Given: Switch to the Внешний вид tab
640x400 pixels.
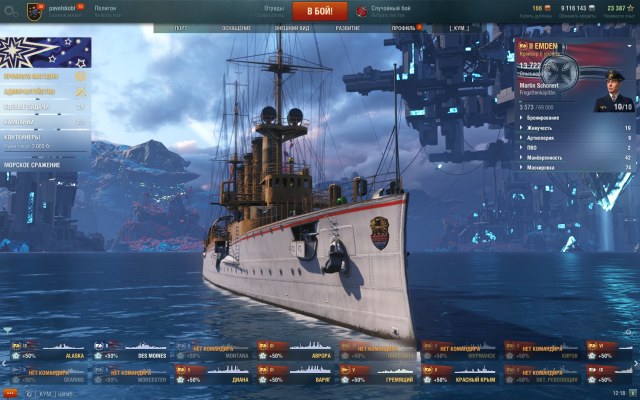Looking at the screenshot, I should coord(290,27).
